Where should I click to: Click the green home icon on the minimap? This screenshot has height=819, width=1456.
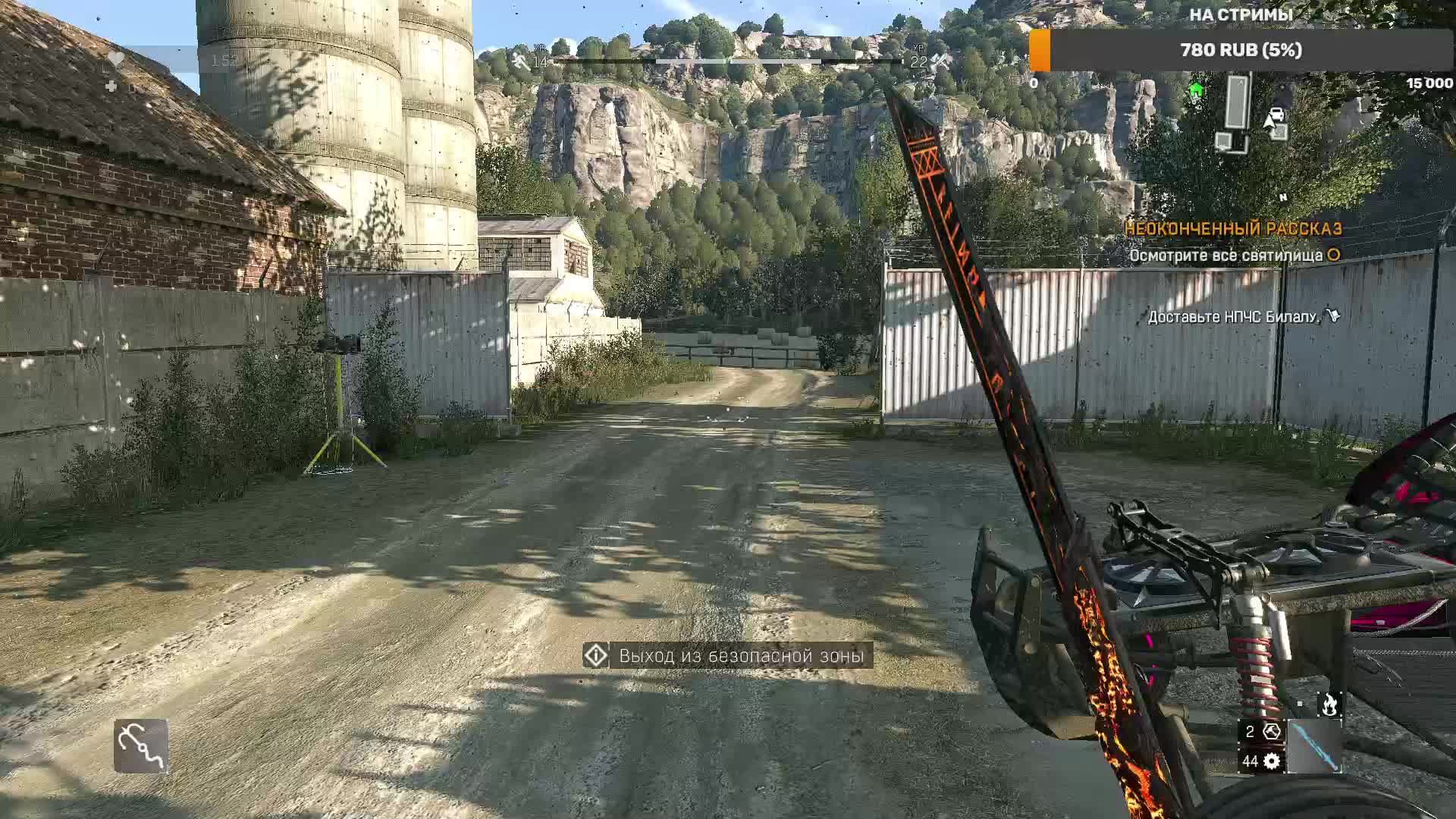(x=1196, y=89)
